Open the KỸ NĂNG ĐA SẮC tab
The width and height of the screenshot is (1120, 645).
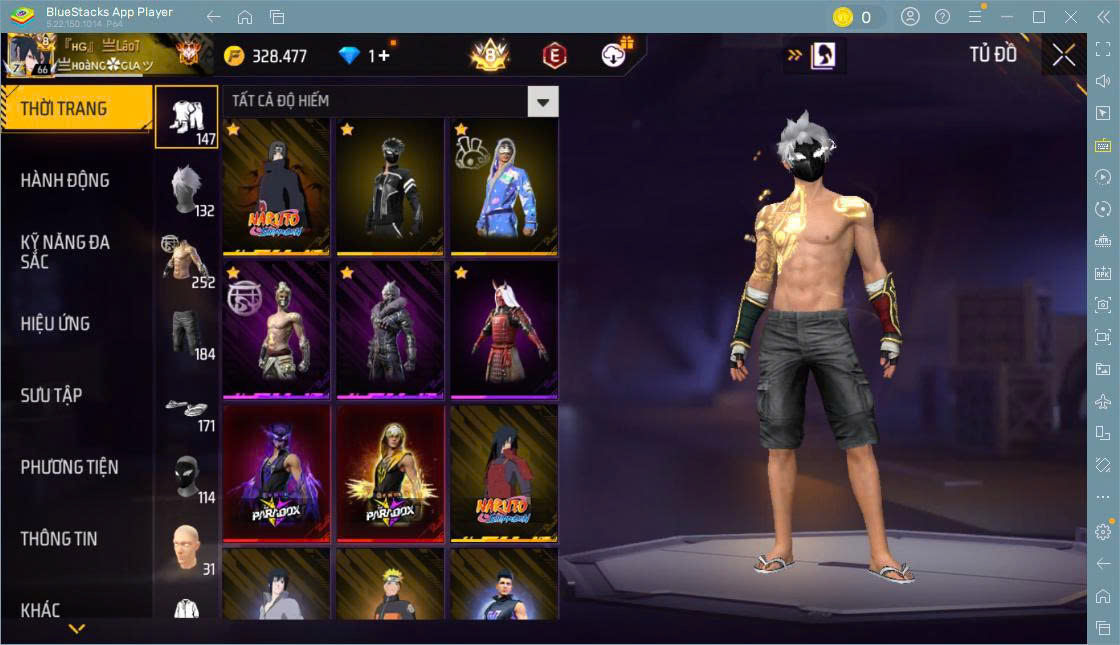pos(65,252)
